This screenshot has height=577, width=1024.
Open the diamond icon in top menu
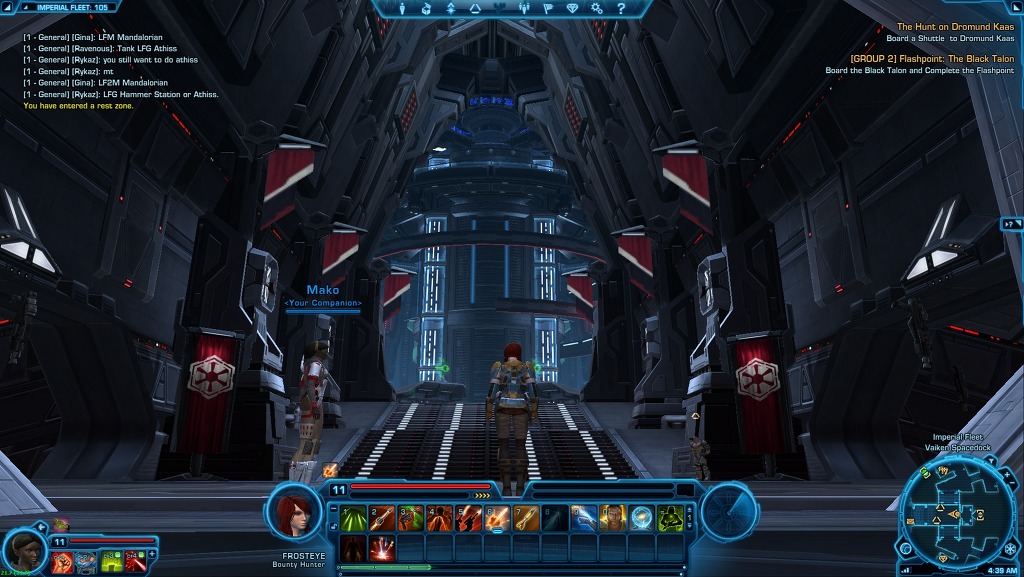(572, 8)
